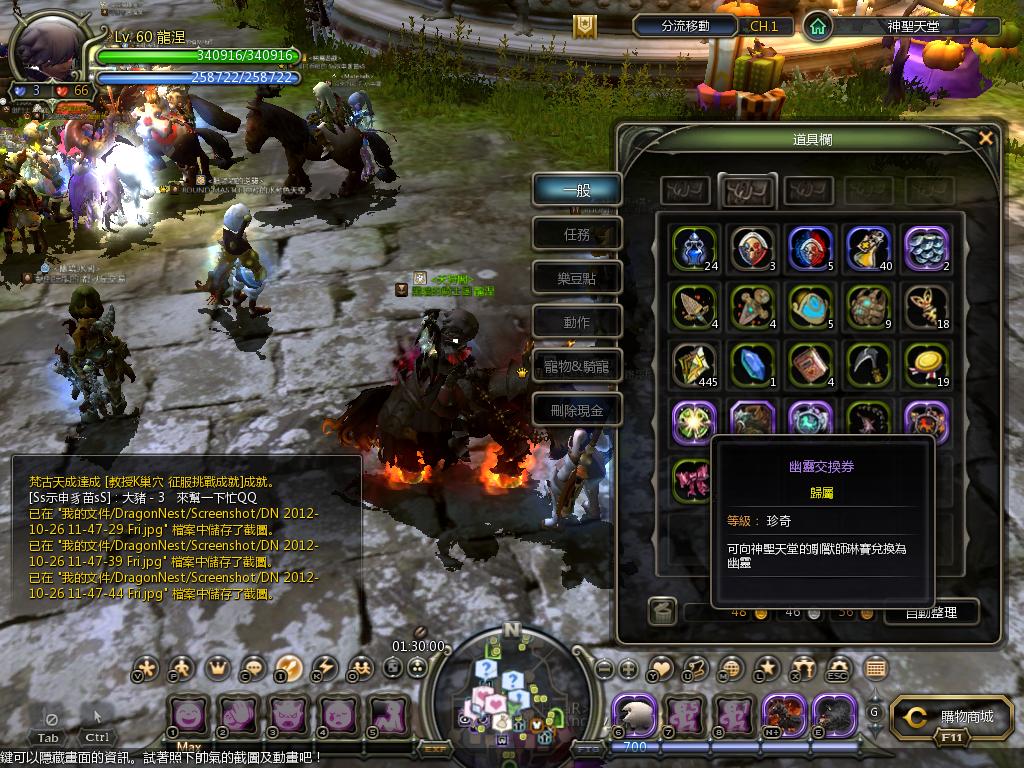Select the blue potion stack of 24

[x=693, y=249]
